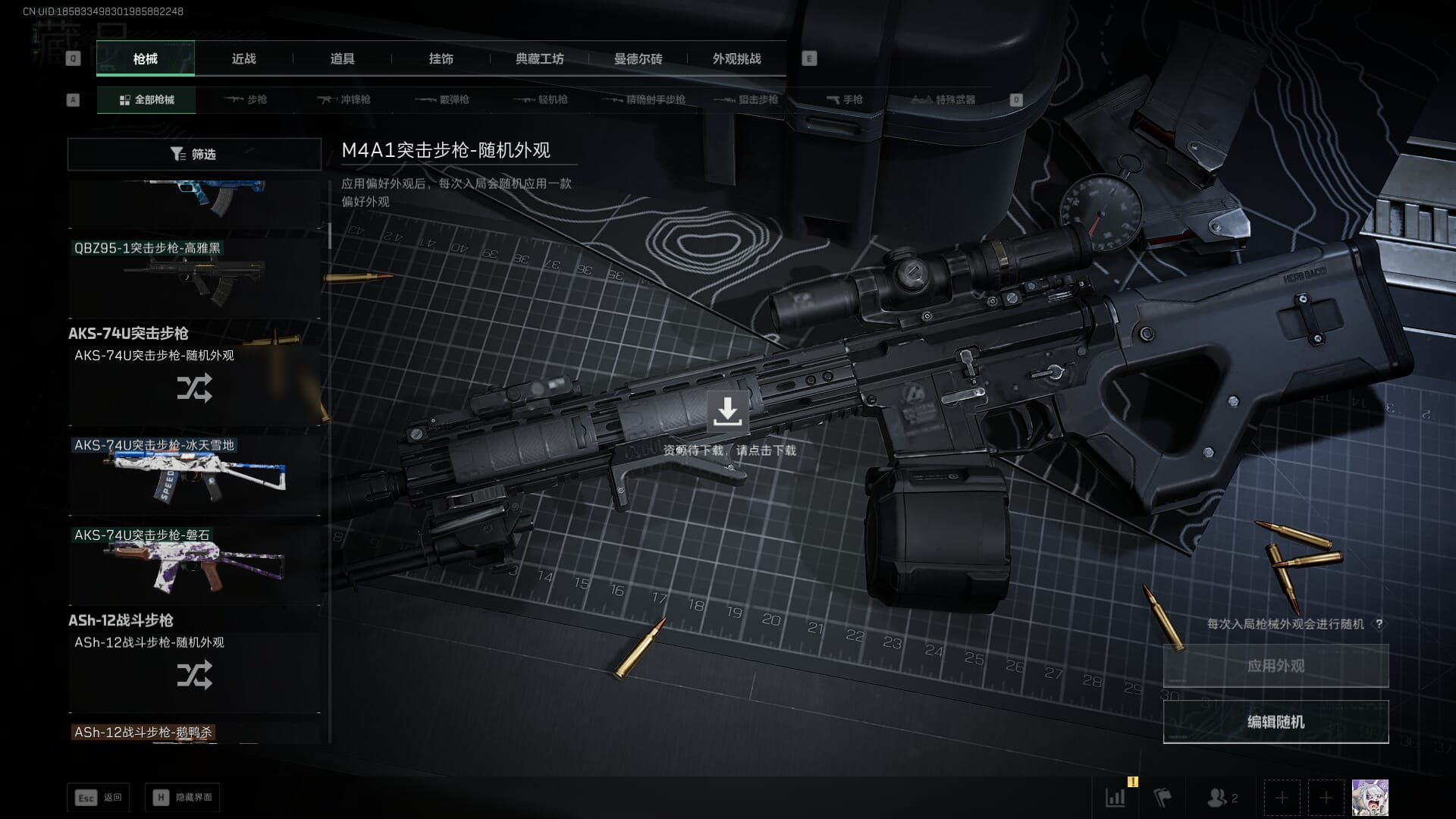Switch to the 外观挑战 tab
Screen dimensions: 1456x819
click(x=736, y=58)
